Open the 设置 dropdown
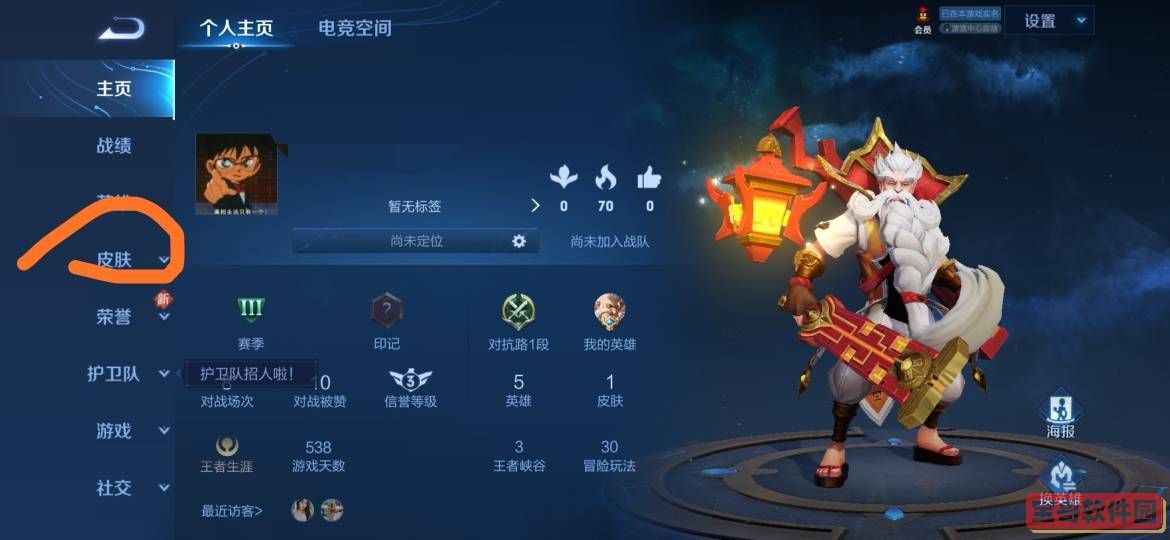Image resolution: width=1170 pixels, height=540 pixels. (1048, 21)
